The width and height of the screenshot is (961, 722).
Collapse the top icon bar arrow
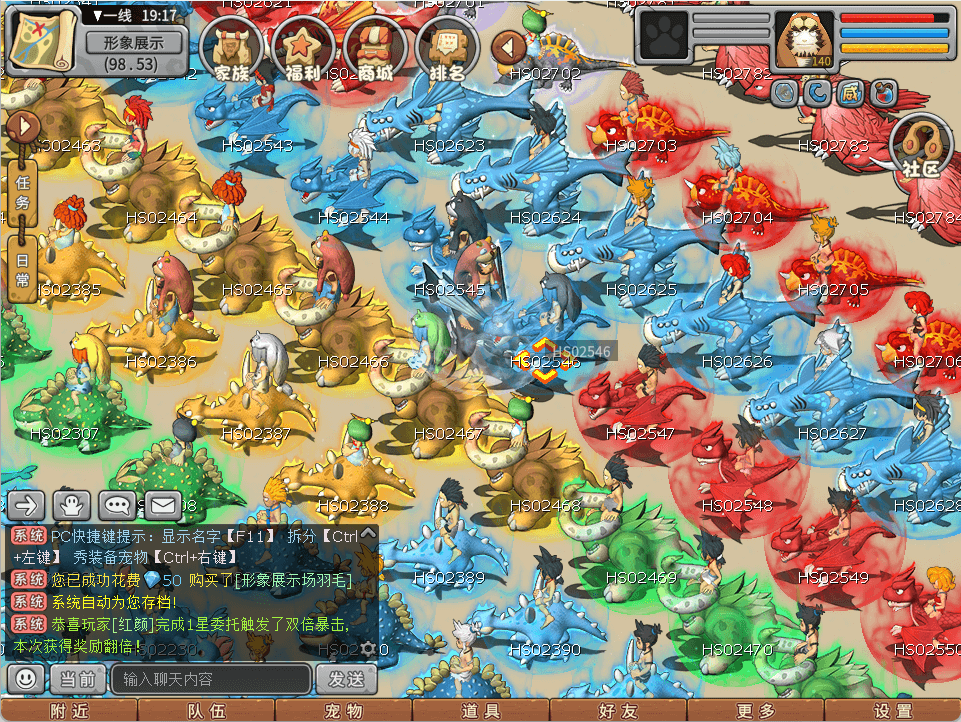(x=510, y=47)
